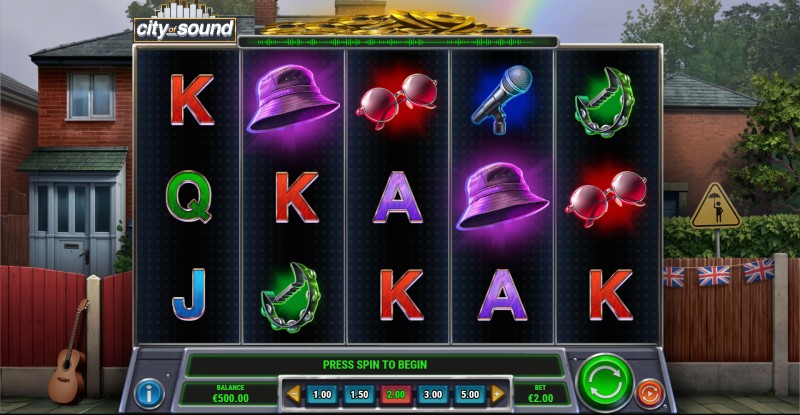Select the highlighted 2.00 bet value

tap(397, 395)
